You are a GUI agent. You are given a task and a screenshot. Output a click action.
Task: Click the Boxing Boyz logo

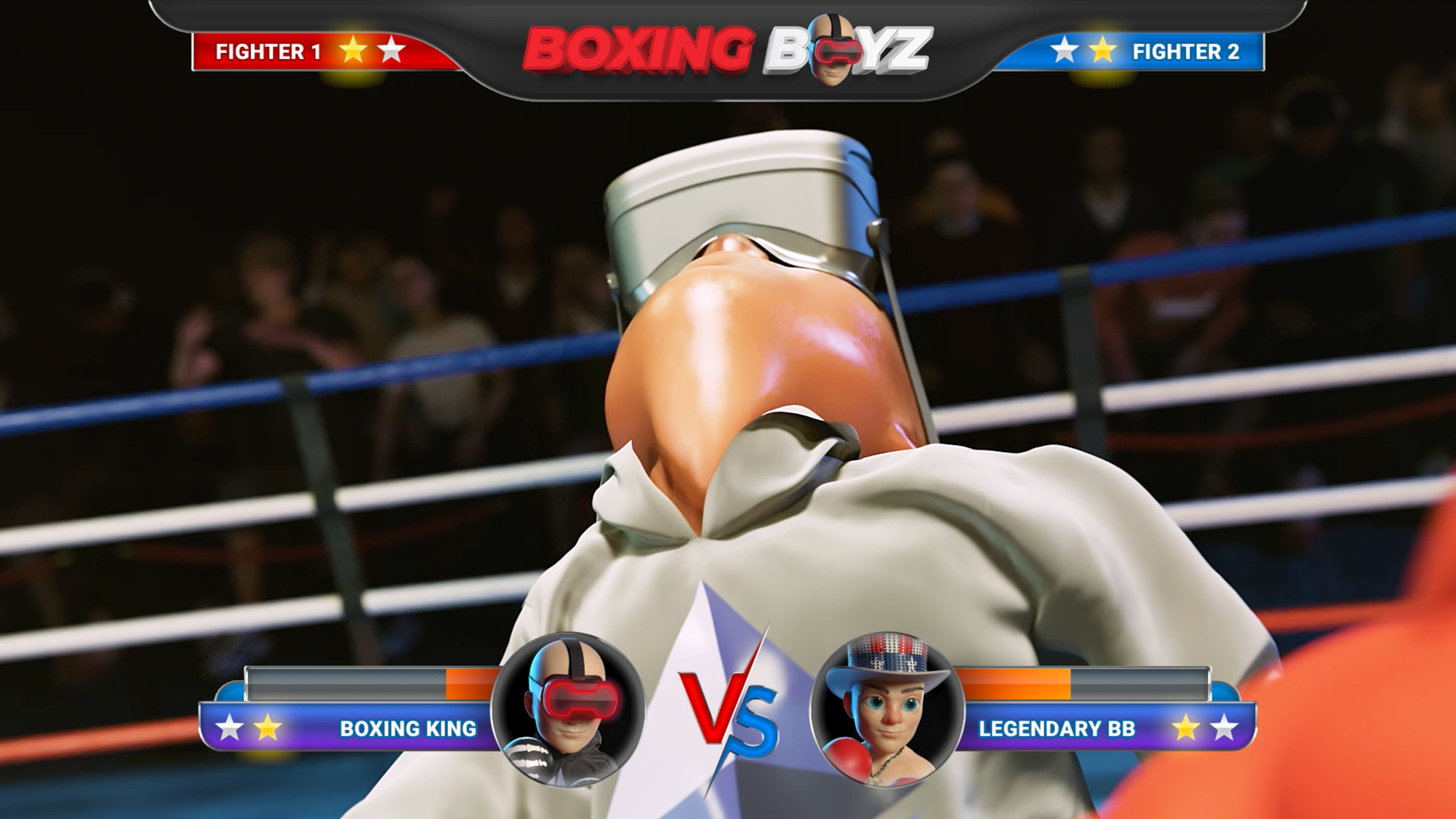[x=726, y=50]
